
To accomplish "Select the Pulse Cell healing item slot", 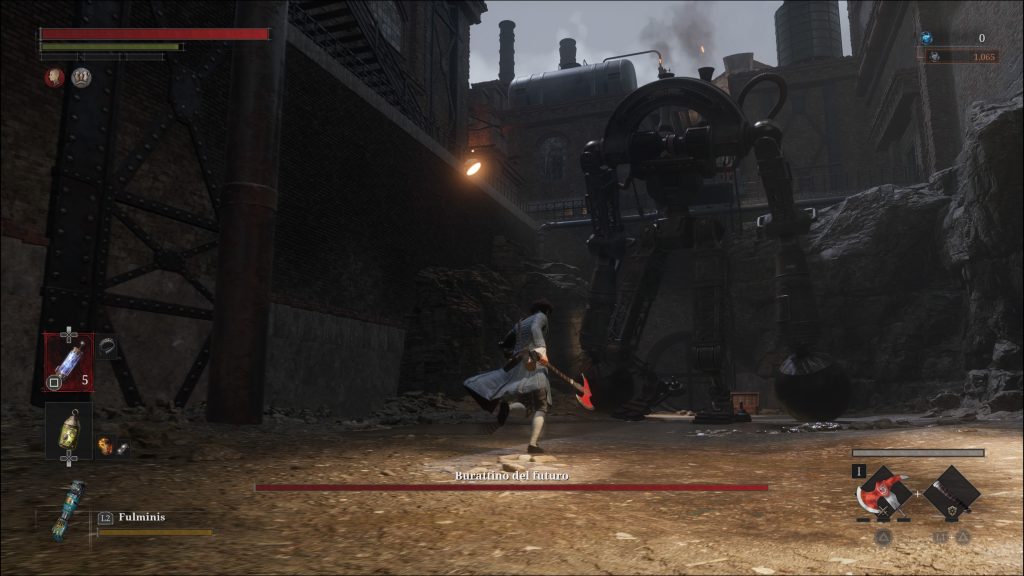I will tap(68, 361).
